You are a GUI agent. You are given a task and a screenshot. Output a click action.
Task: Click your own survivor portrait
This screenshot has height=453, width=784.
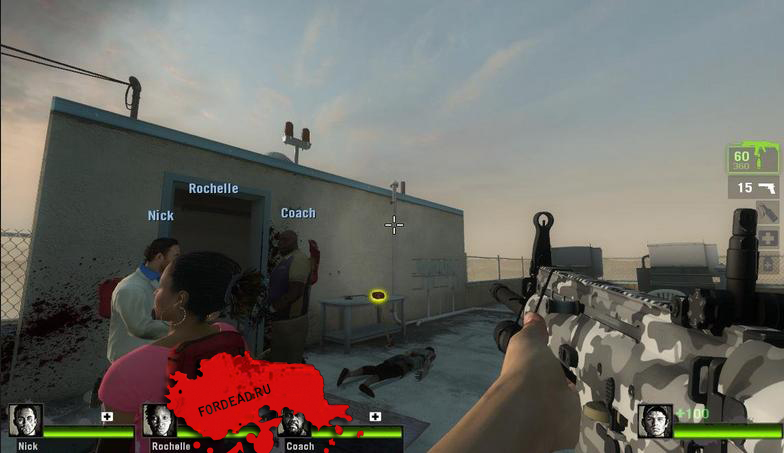tap(655, 421)
